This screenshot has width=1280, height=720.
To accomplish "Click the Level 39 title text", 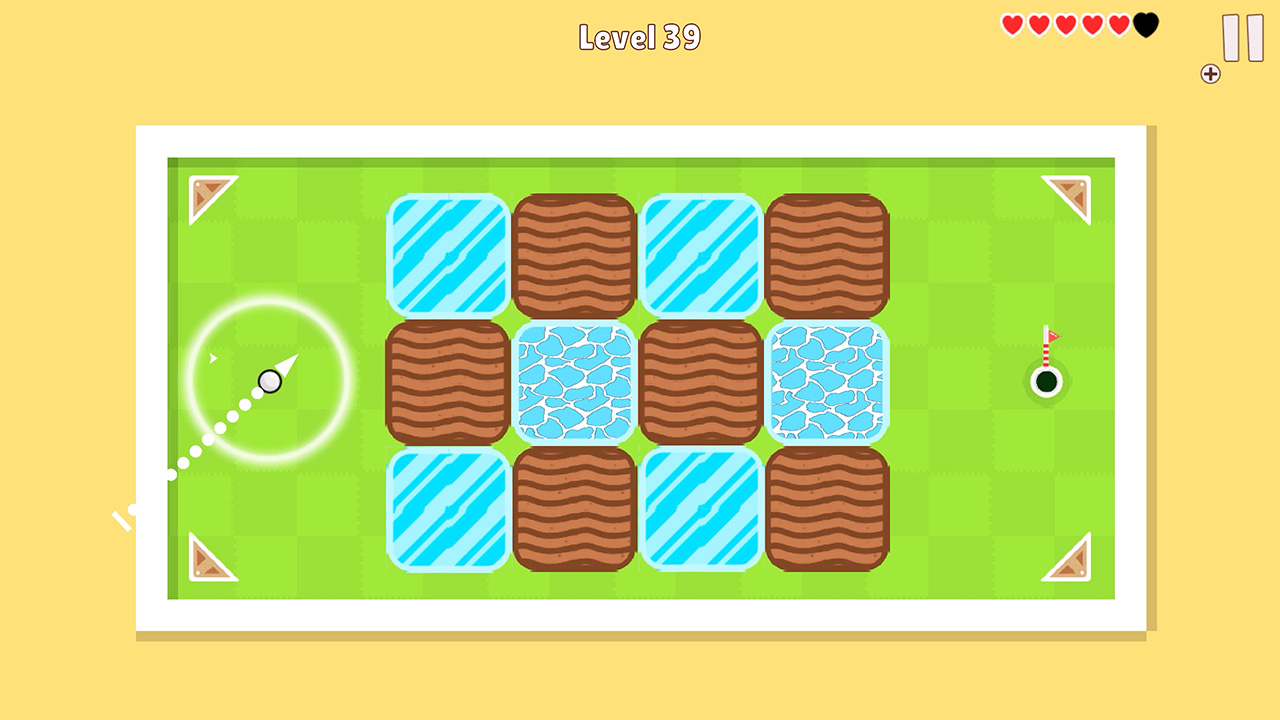I will coord(638,36).
